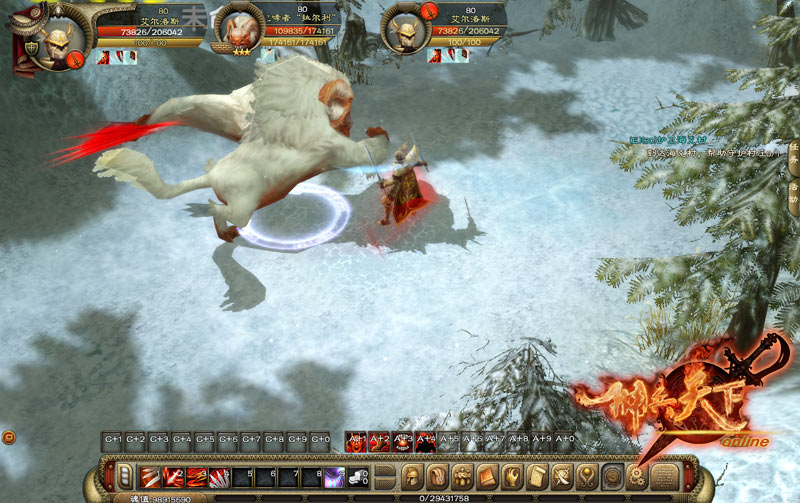
Task: Use the purple-white skill after slot 8
Action: pos(334,477)
